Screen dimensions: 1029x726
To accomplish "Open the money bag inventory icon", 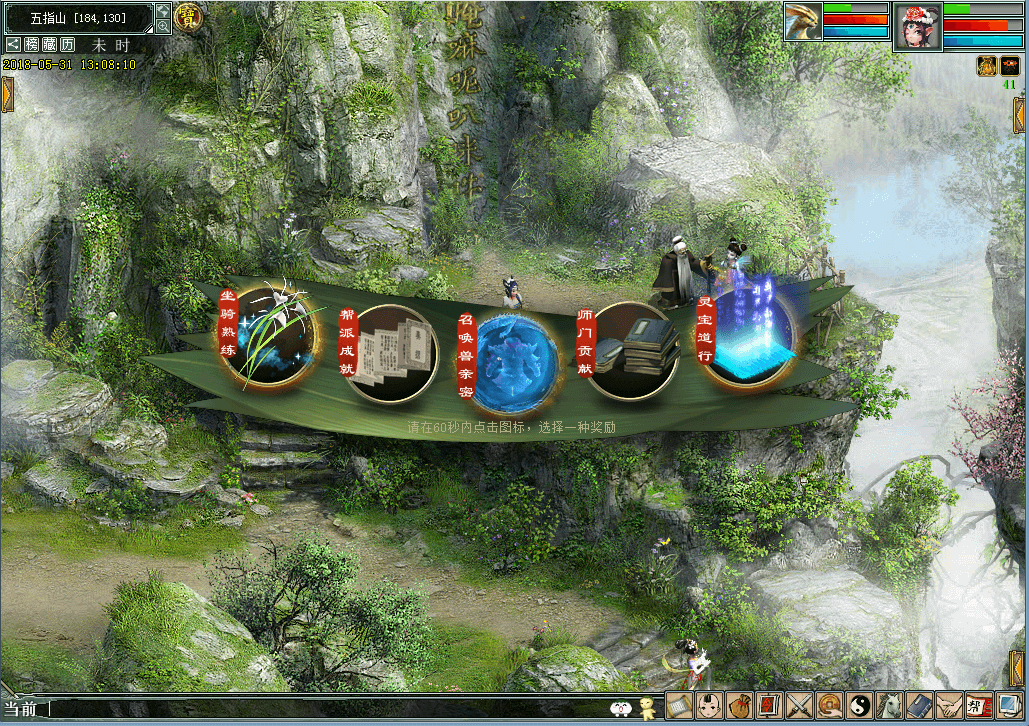I will (740, 706).
